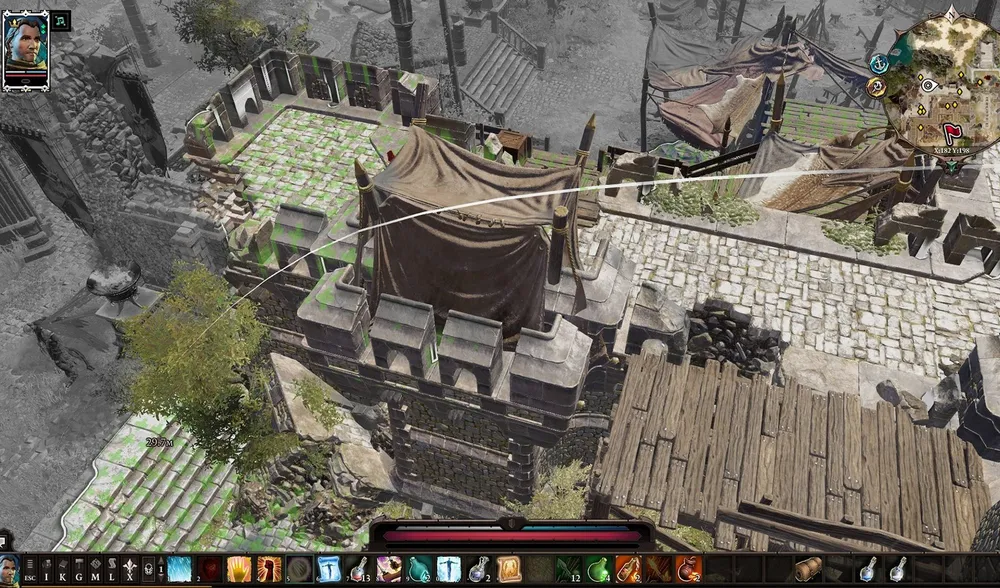Select the wooden barrel hotbar item
The width and height of the screenshot is (1000, 588).
(x=809, y=570)
